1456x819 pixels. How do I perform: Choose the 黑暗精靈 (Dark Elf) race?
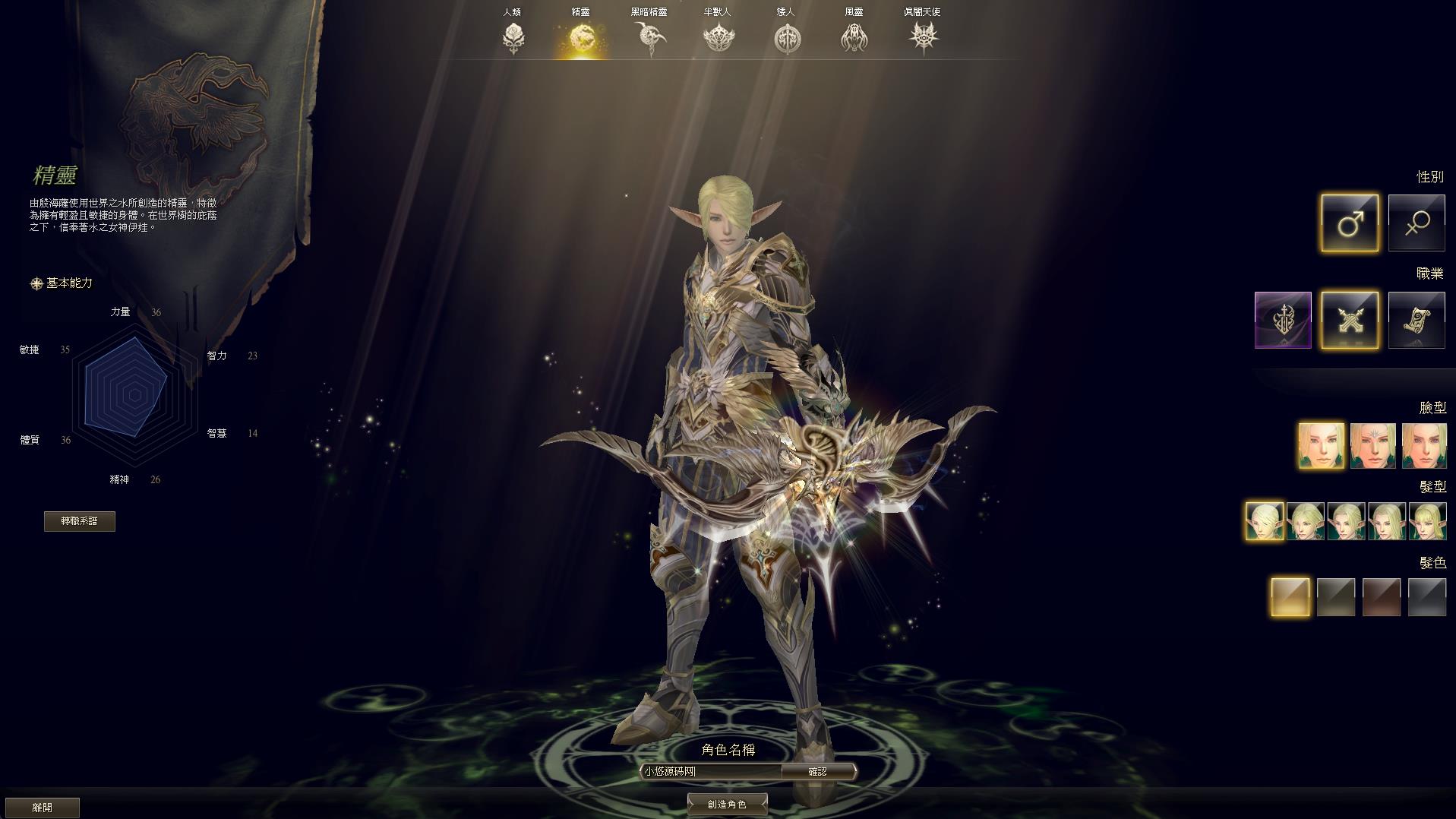(649, 37)
